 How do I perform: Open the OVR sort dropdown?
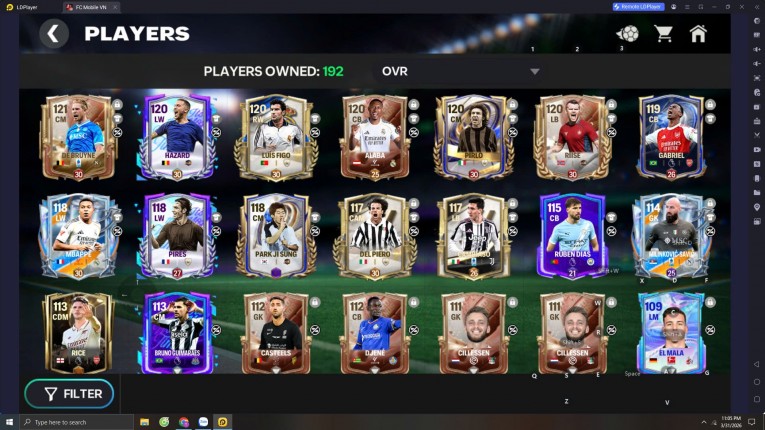tap(535, 72)
